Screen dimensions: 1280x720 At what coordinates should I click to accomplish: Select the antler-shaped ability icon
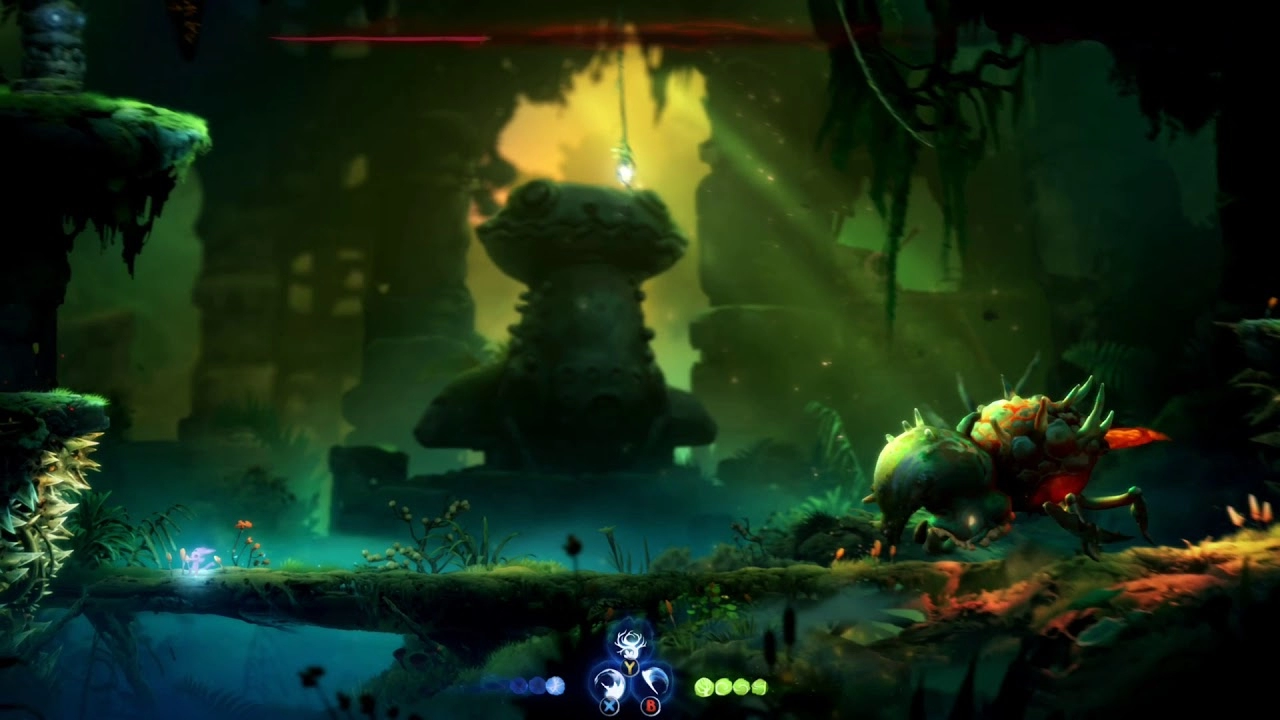click(x=630, y=643)
